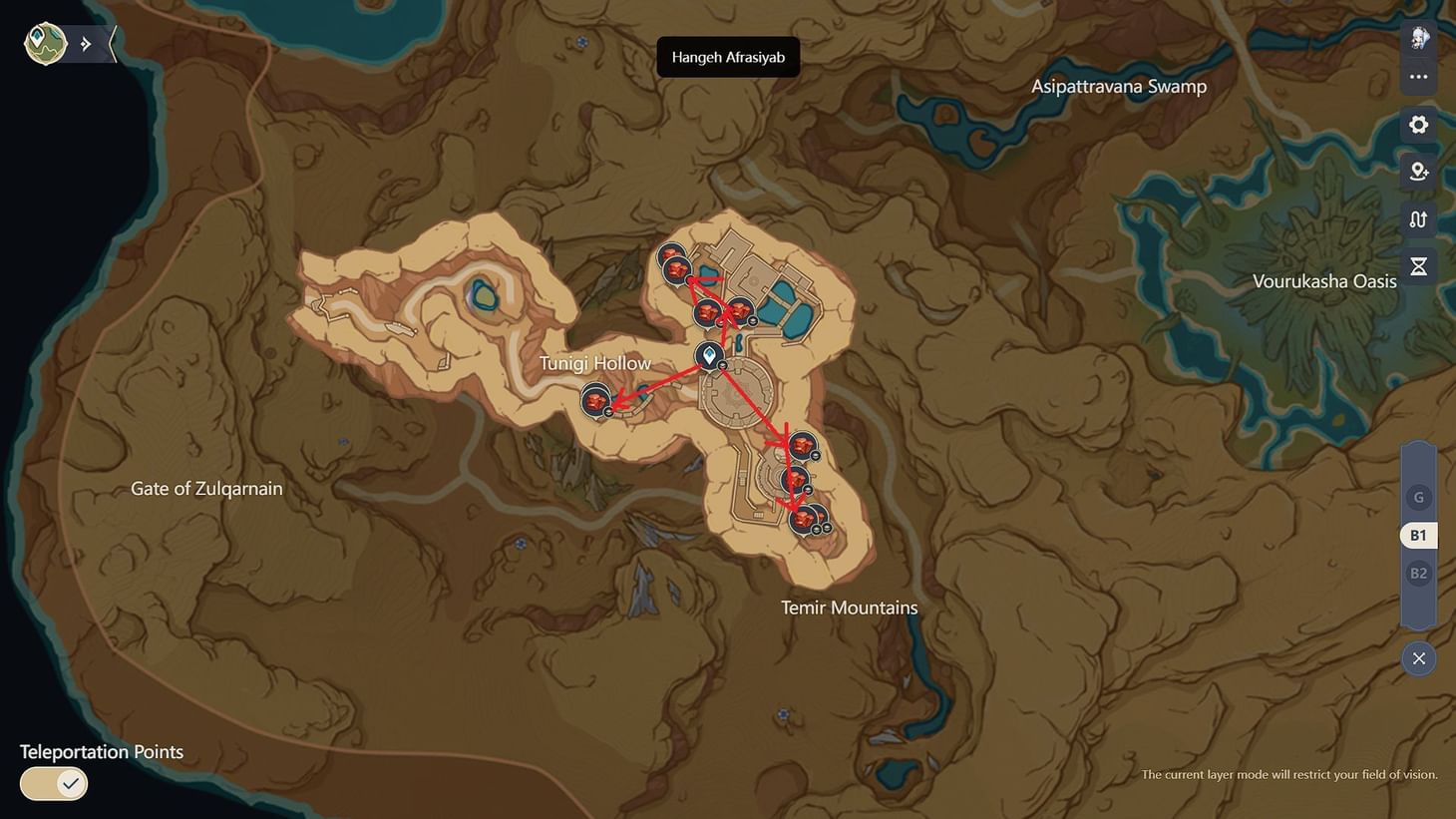Select the B1 layer tab
The image size is (1456, 819).
pos(1417,535)
